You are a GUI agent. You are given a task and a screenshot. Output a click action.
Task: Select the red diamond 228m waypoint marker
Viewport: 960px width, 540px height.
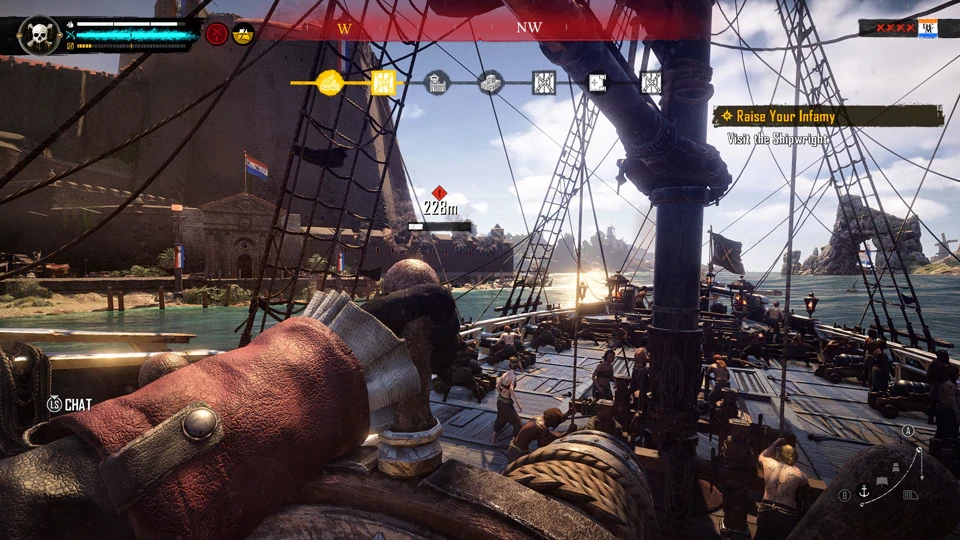[439, 193]
